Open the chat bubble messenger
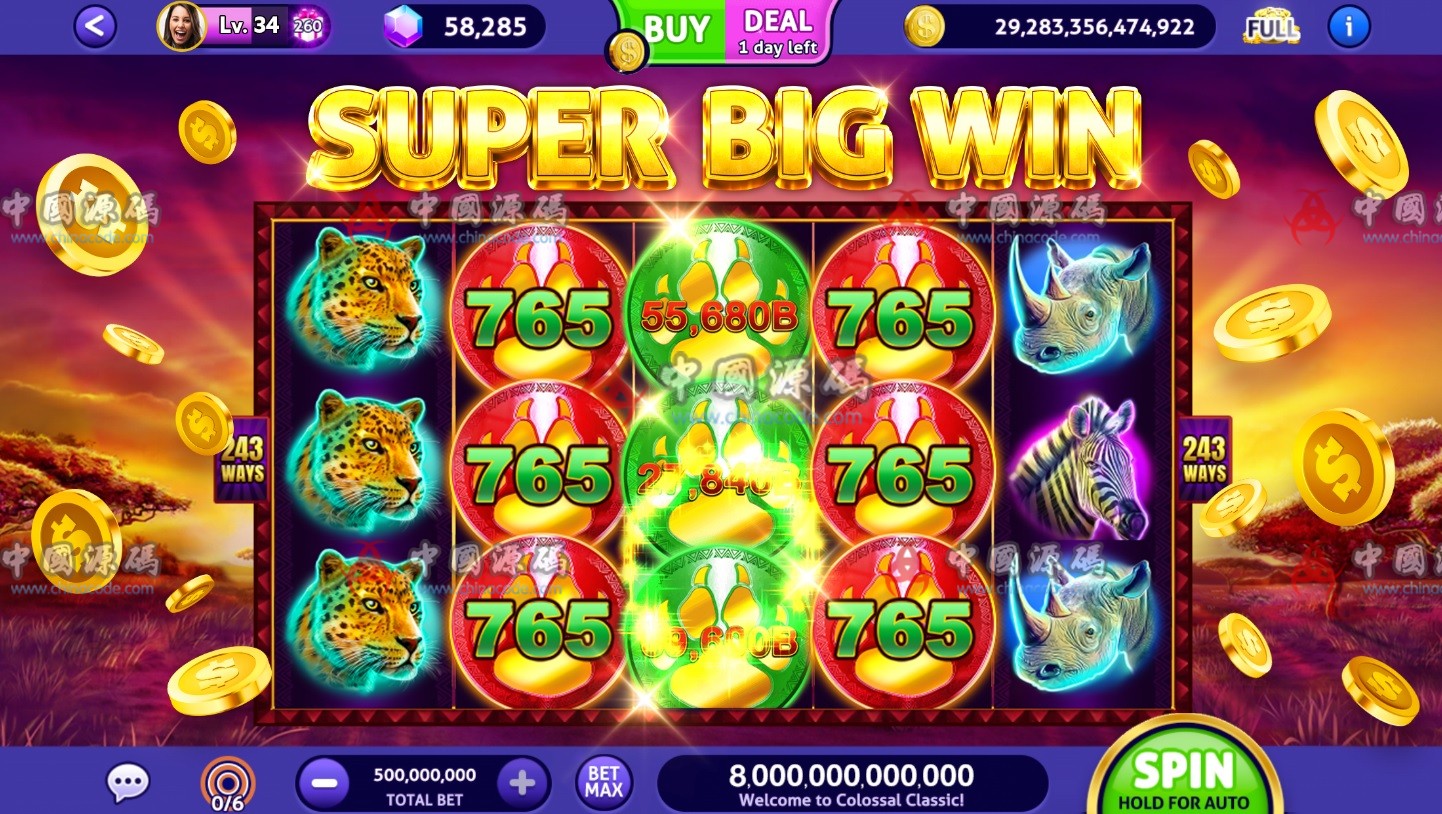Image resolution: width=1442 pixels, height=814 pixels. pos(127,783)
